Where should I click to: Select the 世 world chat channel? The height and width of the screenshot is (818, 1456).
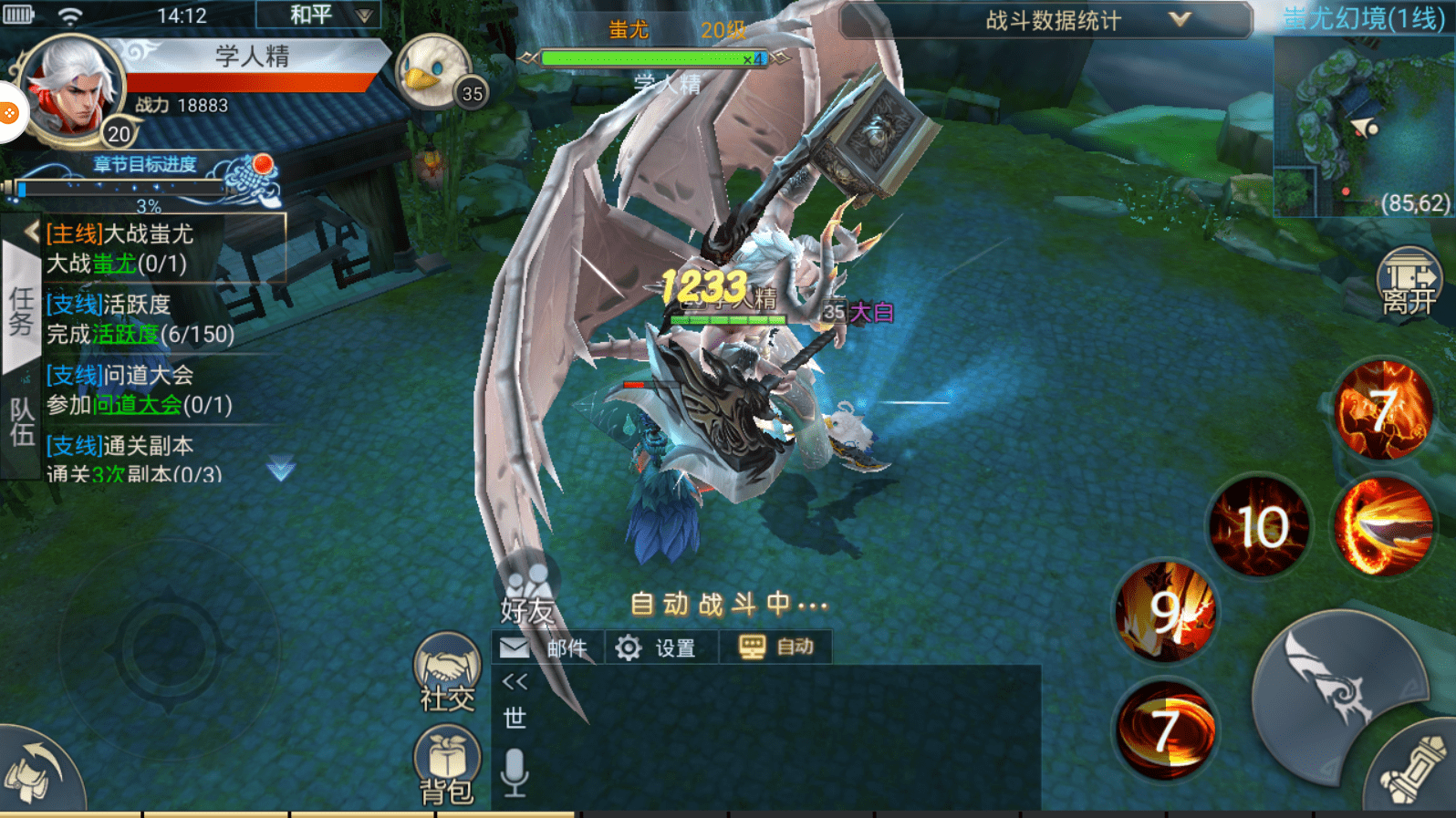pos(514,718)
